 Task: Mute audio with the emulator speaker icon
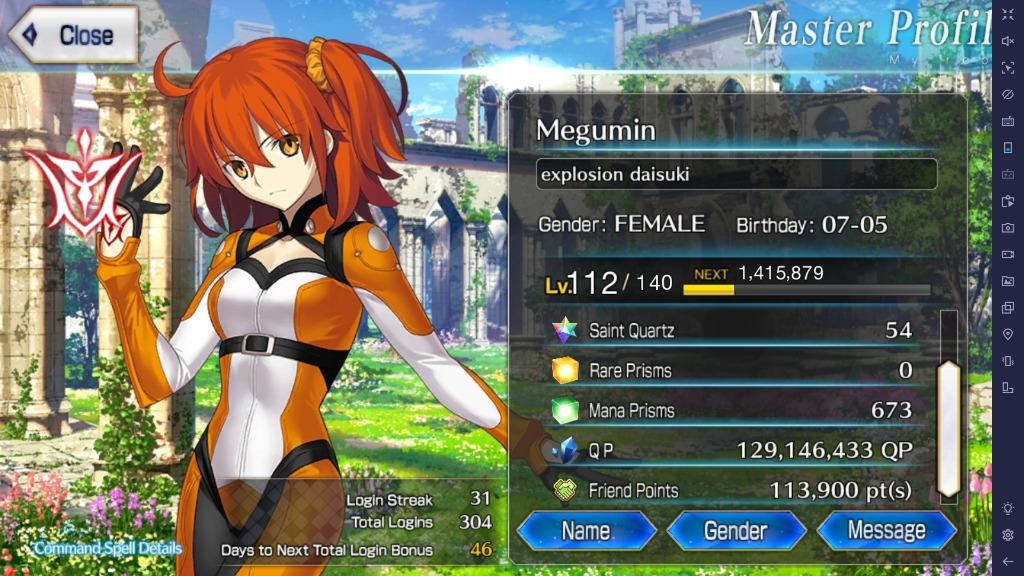point(1008,41)
